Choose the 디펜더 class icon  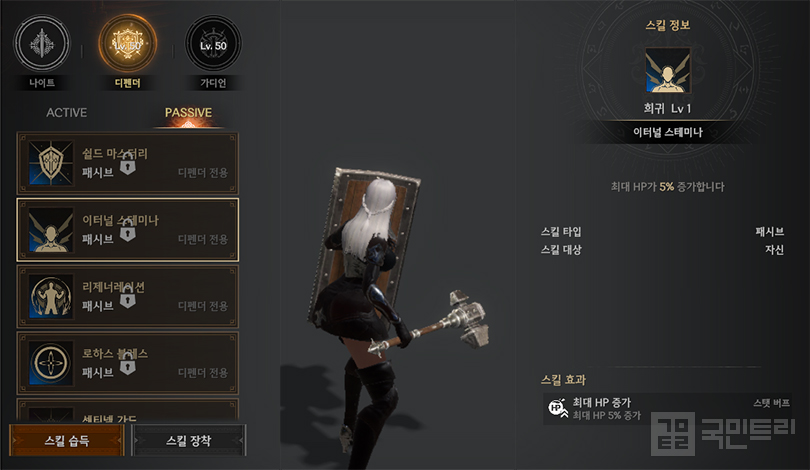point(127,44)
